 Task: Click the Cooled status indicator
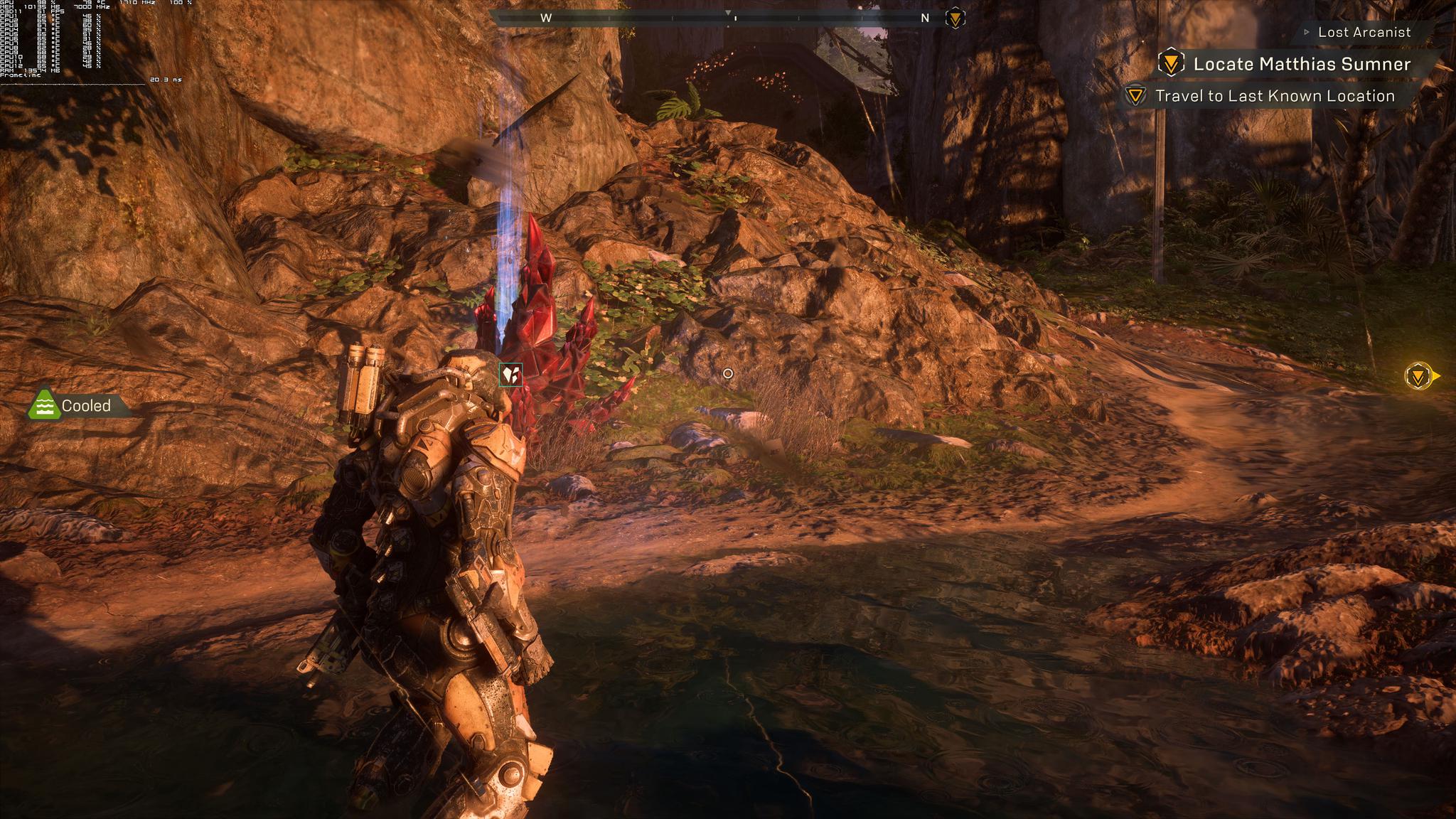coord(77,405)
